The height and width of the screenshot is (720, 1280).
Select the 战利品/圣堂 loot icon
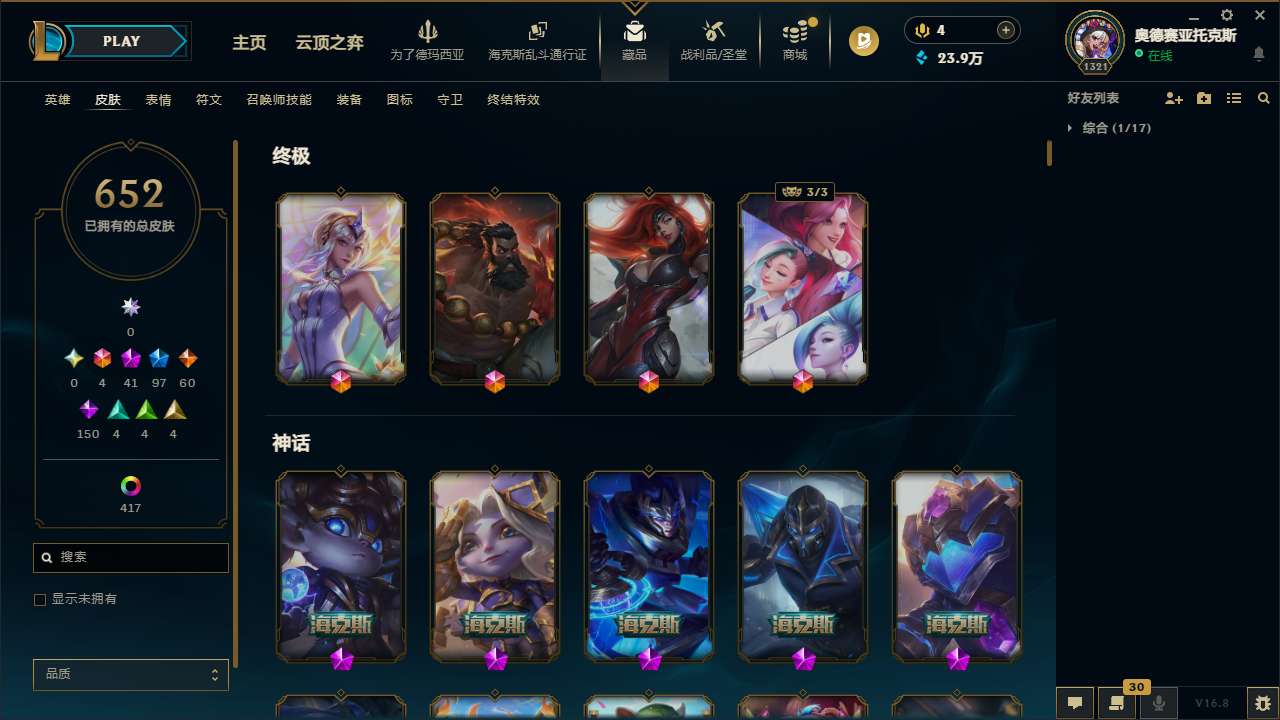(713, 36)
